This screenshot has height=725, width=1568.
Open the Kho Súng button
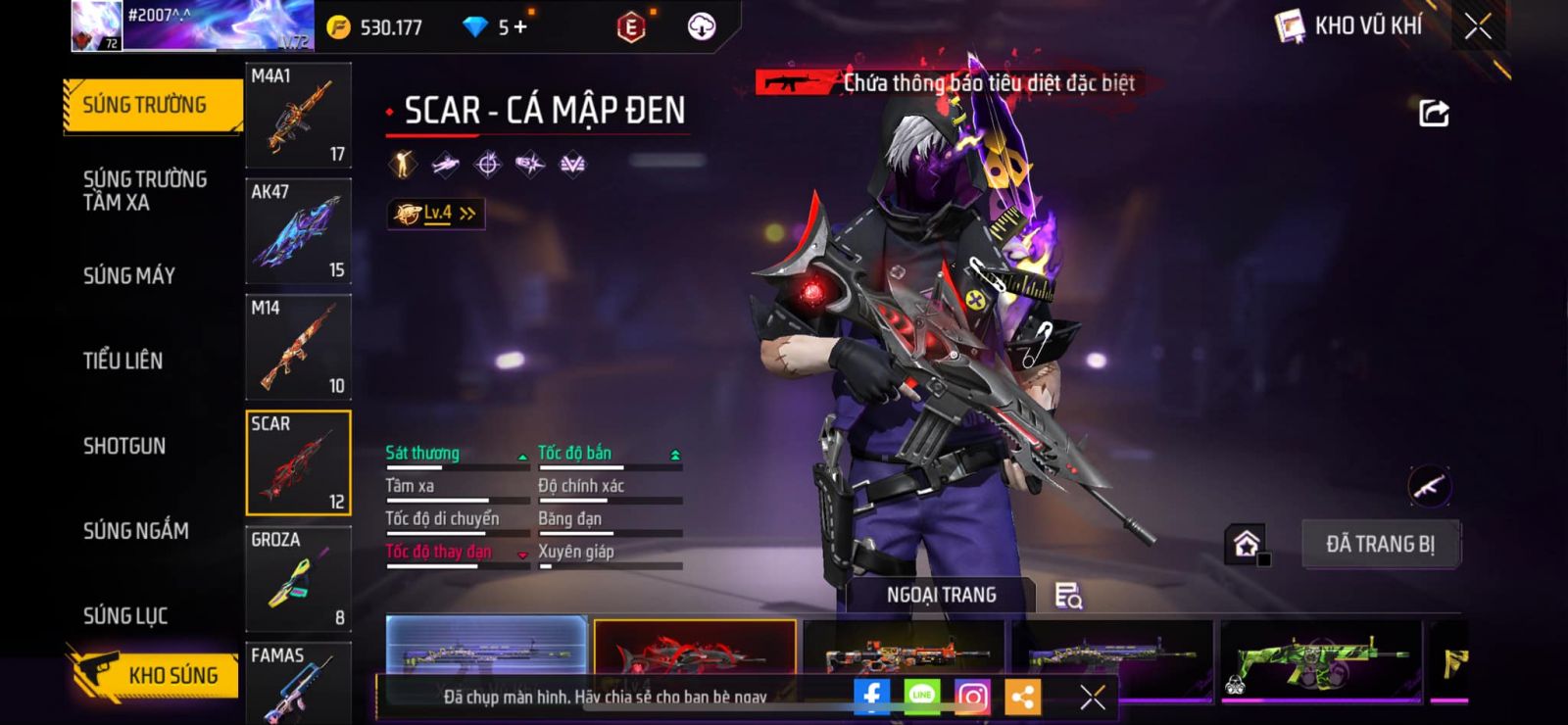point(157,675)
